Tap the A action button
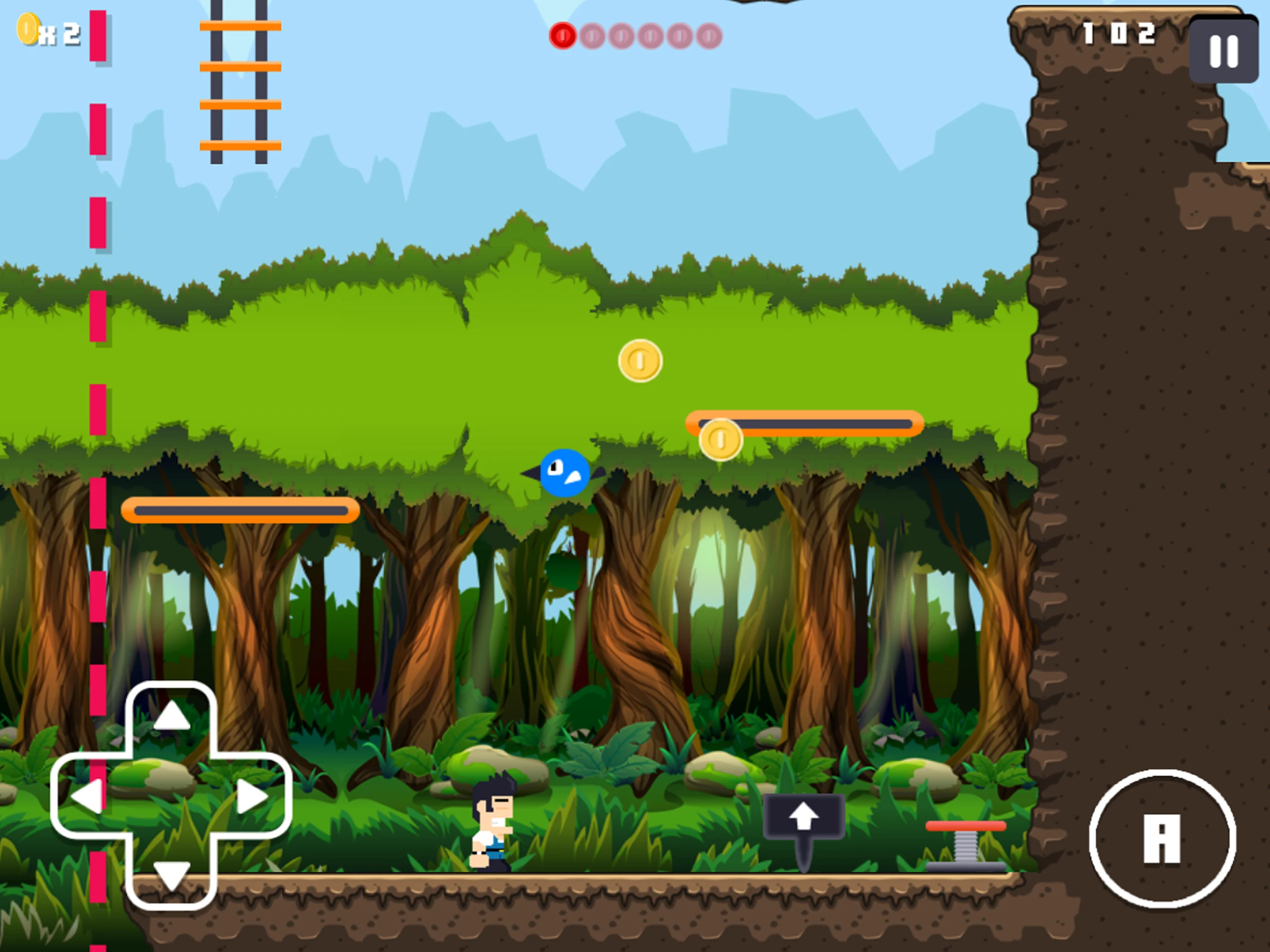1270x952 pixels. (x=1162, y=839)
